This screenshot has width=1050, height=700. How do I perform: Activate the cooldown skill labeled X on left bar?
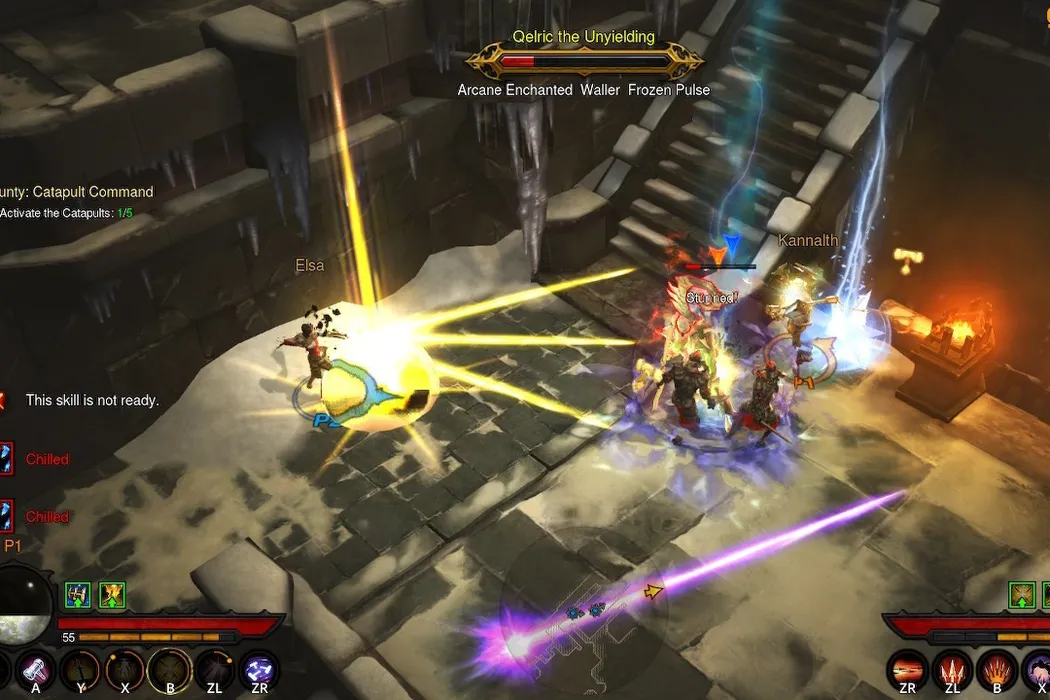click(x=124, y=669)
